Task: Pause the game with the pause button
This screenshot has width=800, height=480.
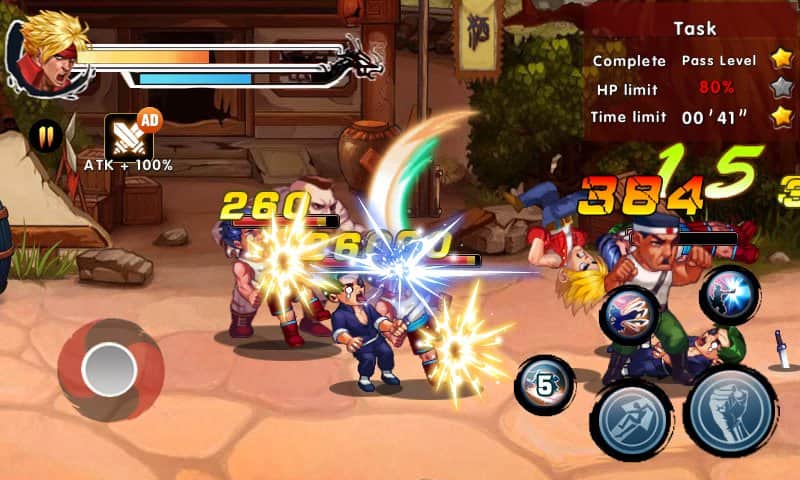Action: (46, 135)
